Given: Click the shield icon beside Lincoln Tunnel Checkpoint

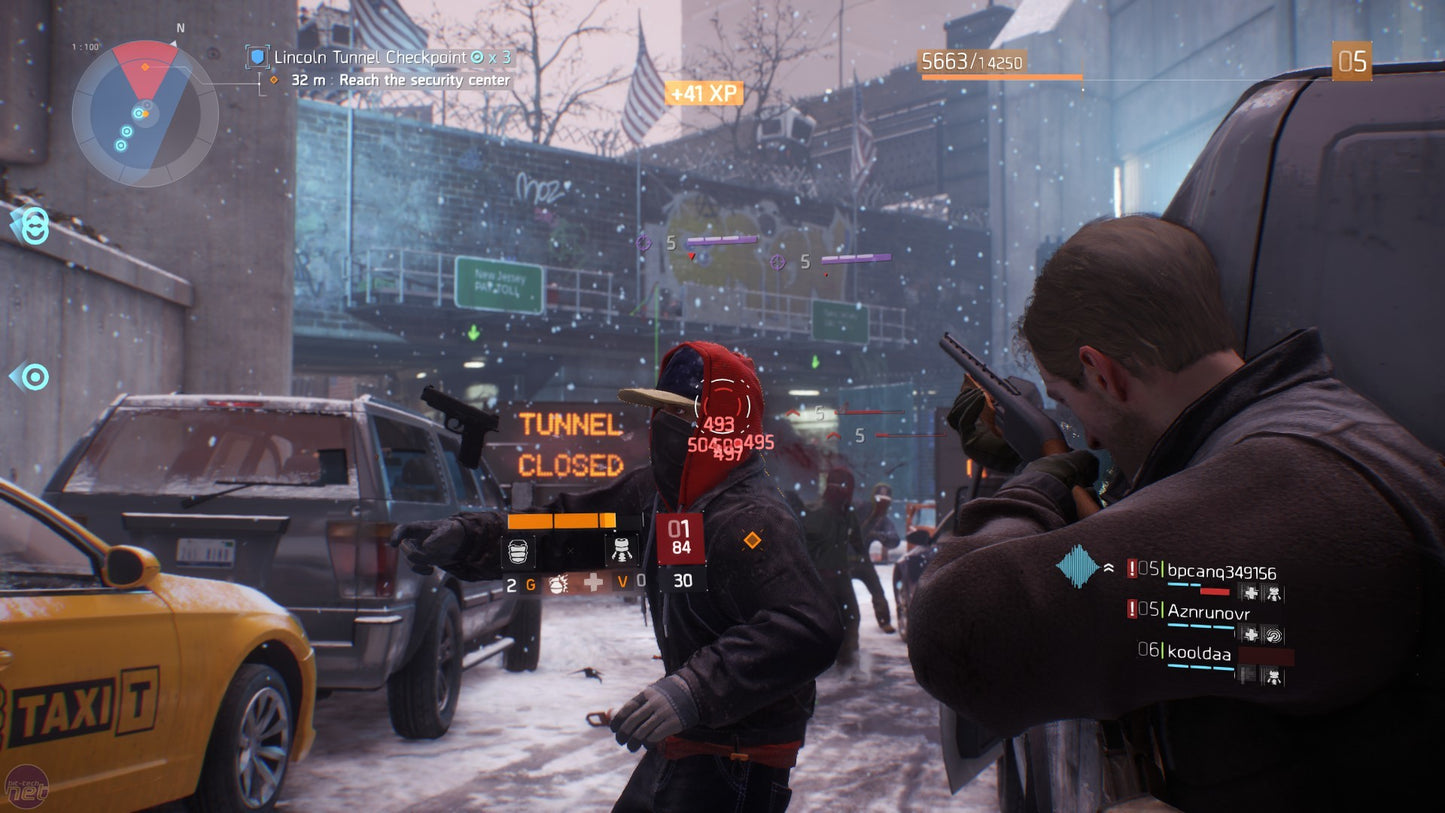Looking at the screenshot, I should 258,58.
